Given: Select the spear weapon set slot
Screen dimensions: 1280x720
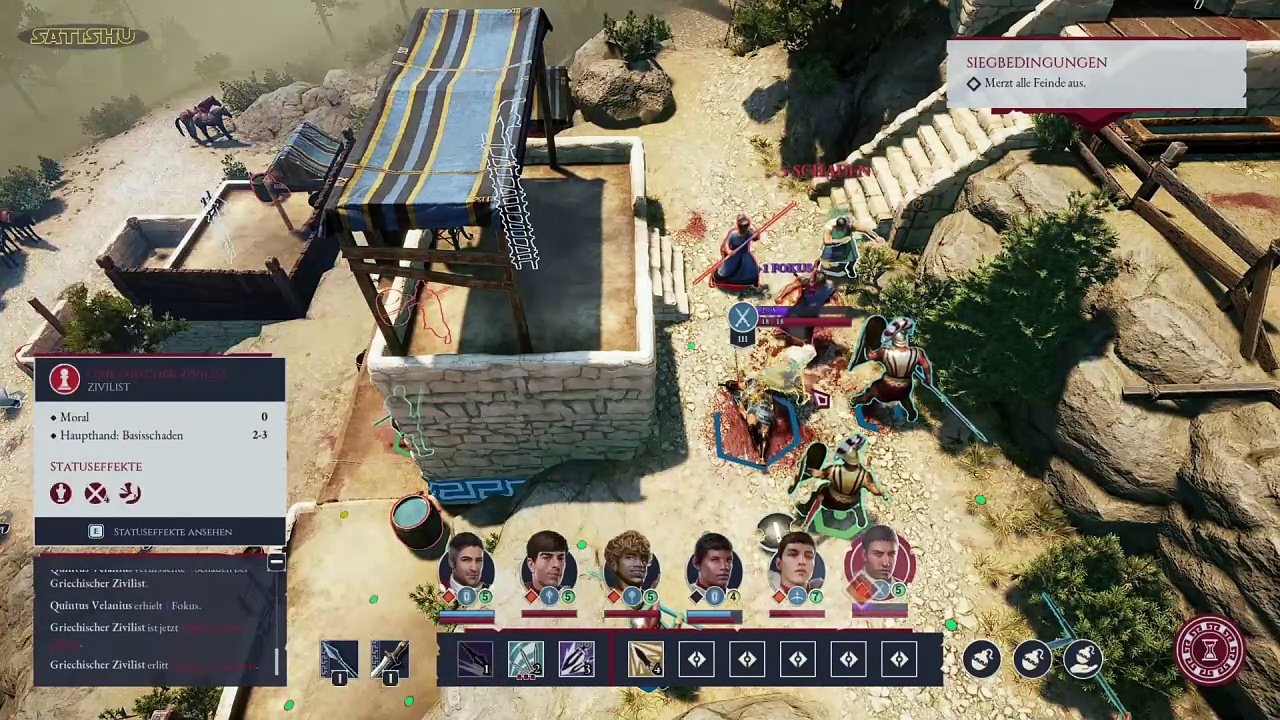Looking at the screenshot, I should pyautogui.click(x=338, y=660).
